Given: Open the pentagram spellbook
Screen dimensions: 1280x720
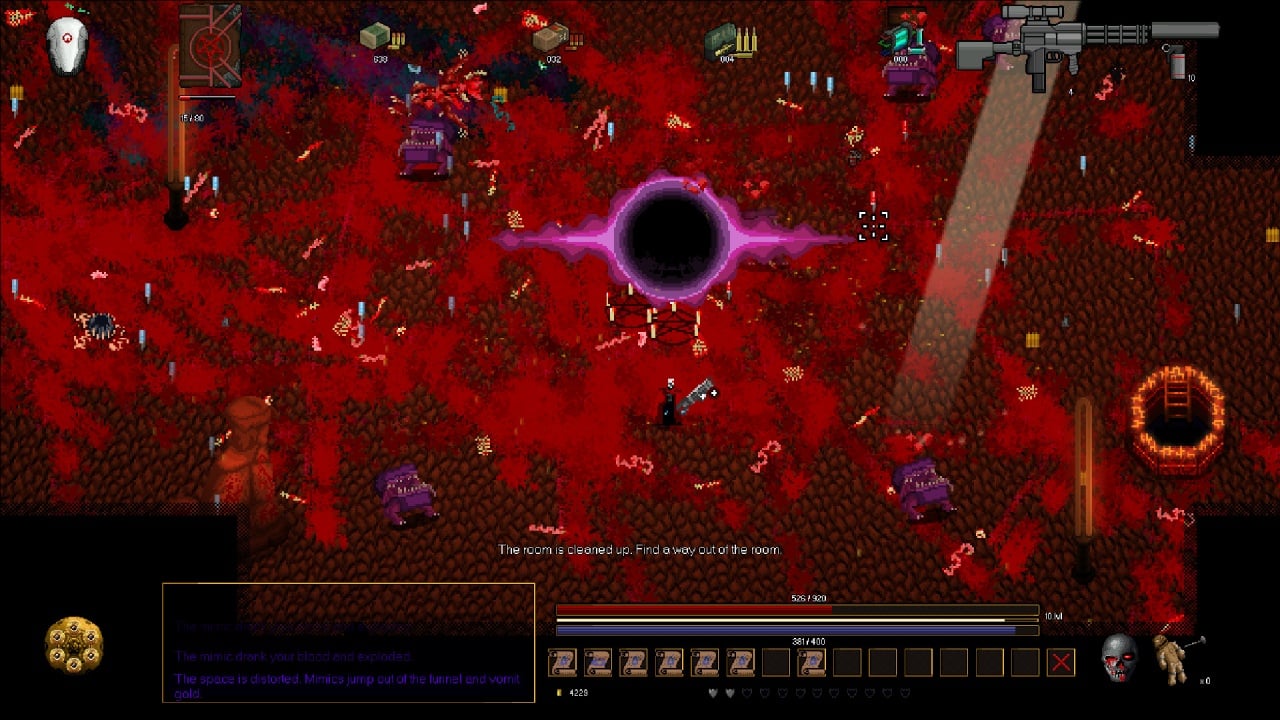Looking at the screenshot, I should click(210, 46).
